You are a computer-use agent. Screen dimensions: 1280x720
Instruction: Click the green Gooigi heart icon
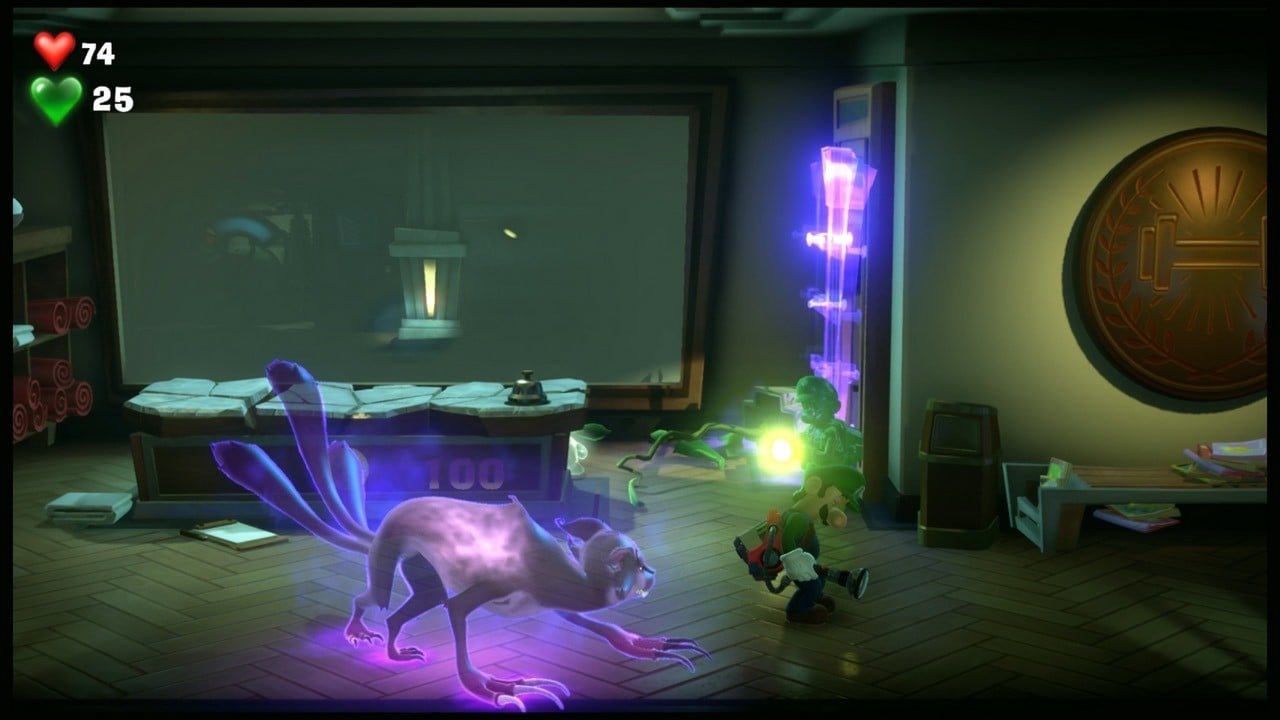55,95
